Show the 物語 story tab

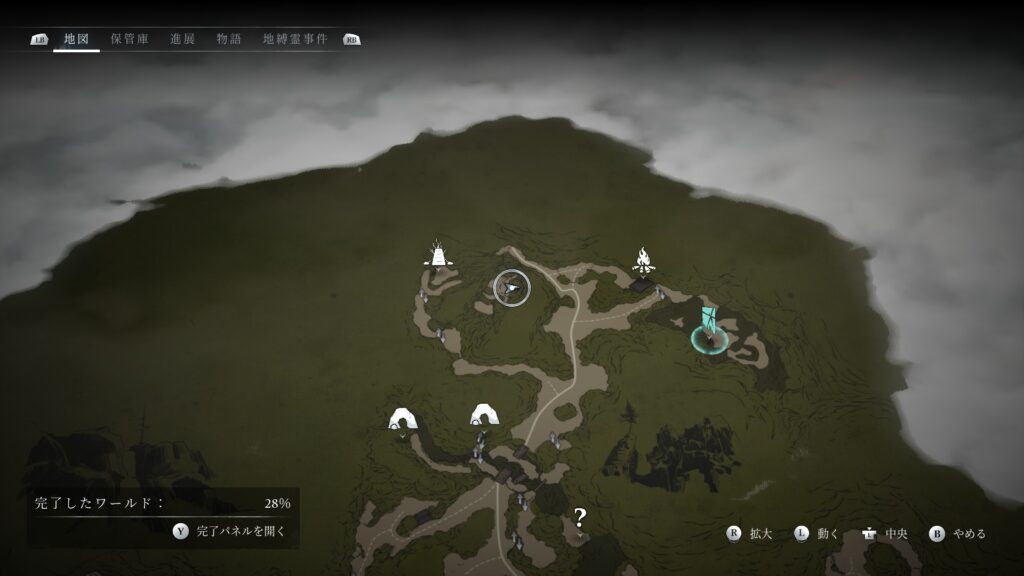(228, 39)
